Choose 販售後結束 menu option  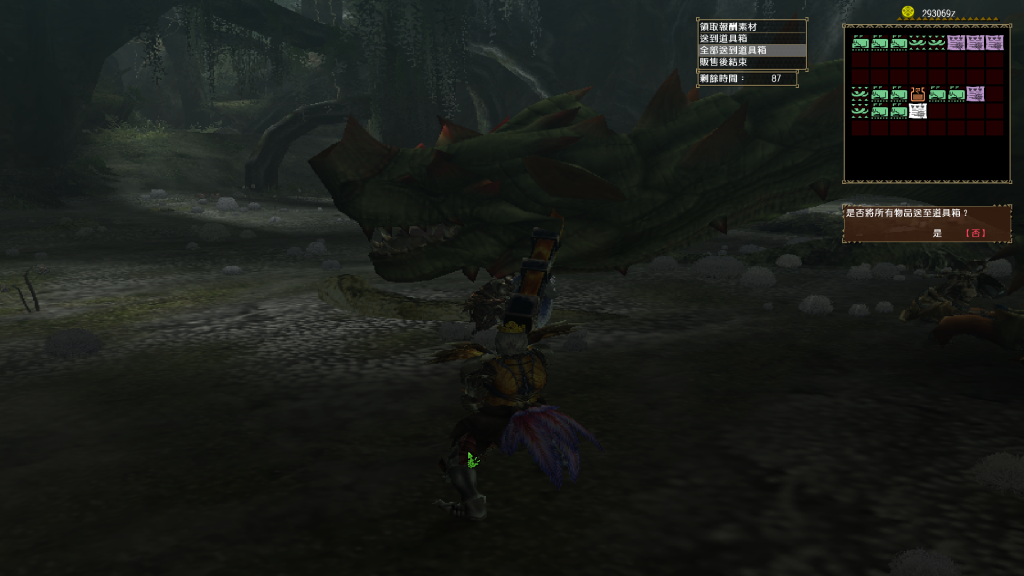pyautogui.click(x=736, y=62)
